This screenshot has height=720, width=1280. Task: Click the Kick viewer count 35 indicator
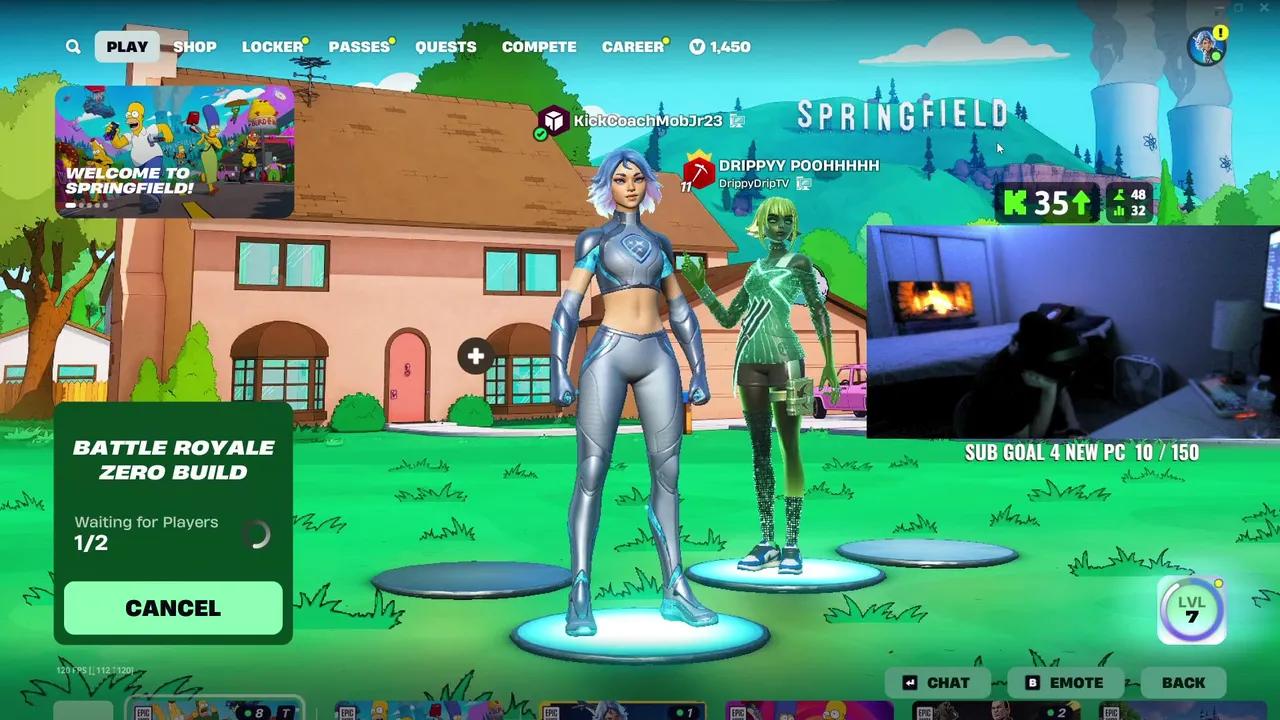click(x=1047, y=203)
